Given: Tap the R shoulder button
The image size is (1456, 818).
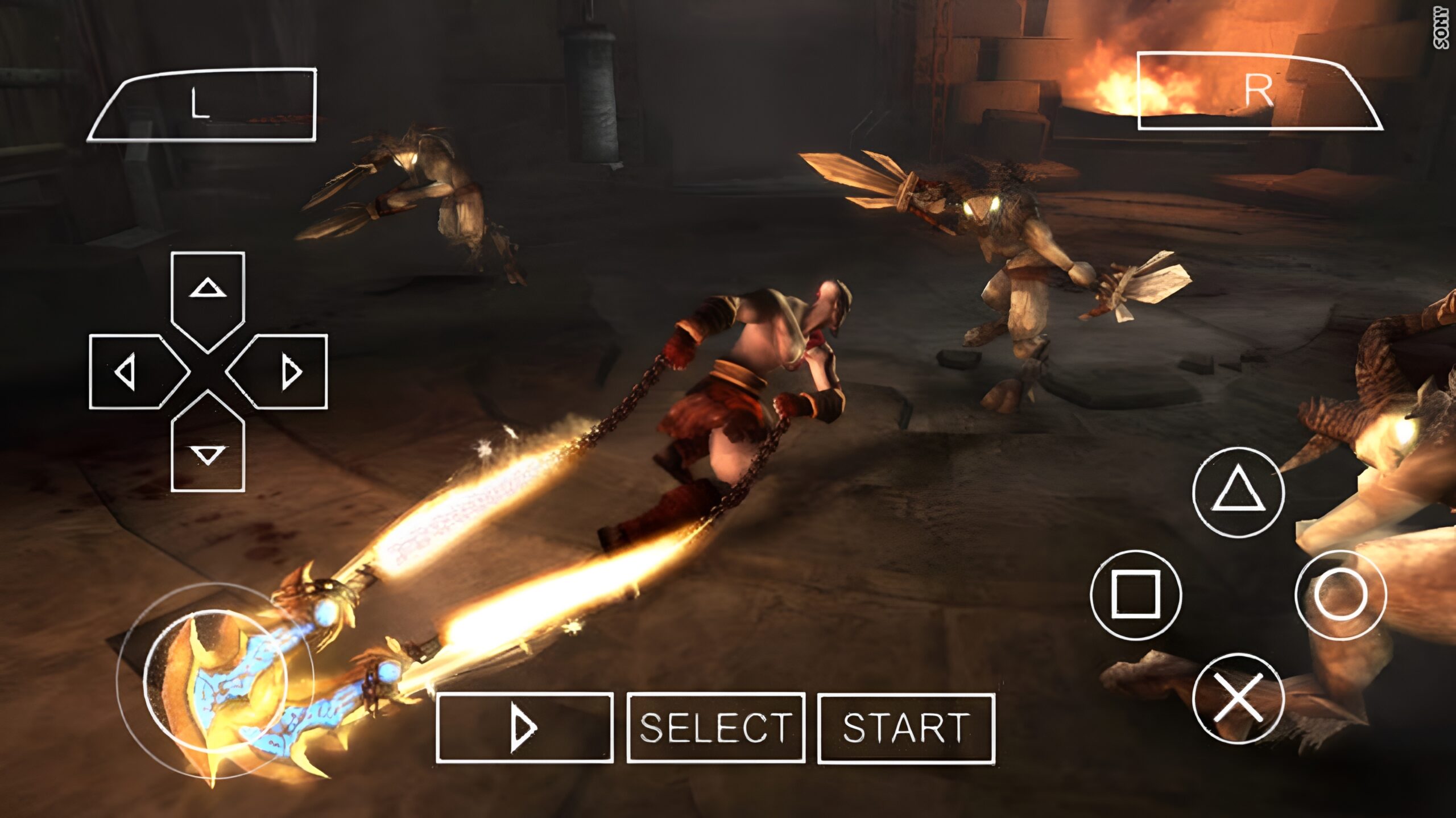Looking at the screenshot, I should 1257,91.
